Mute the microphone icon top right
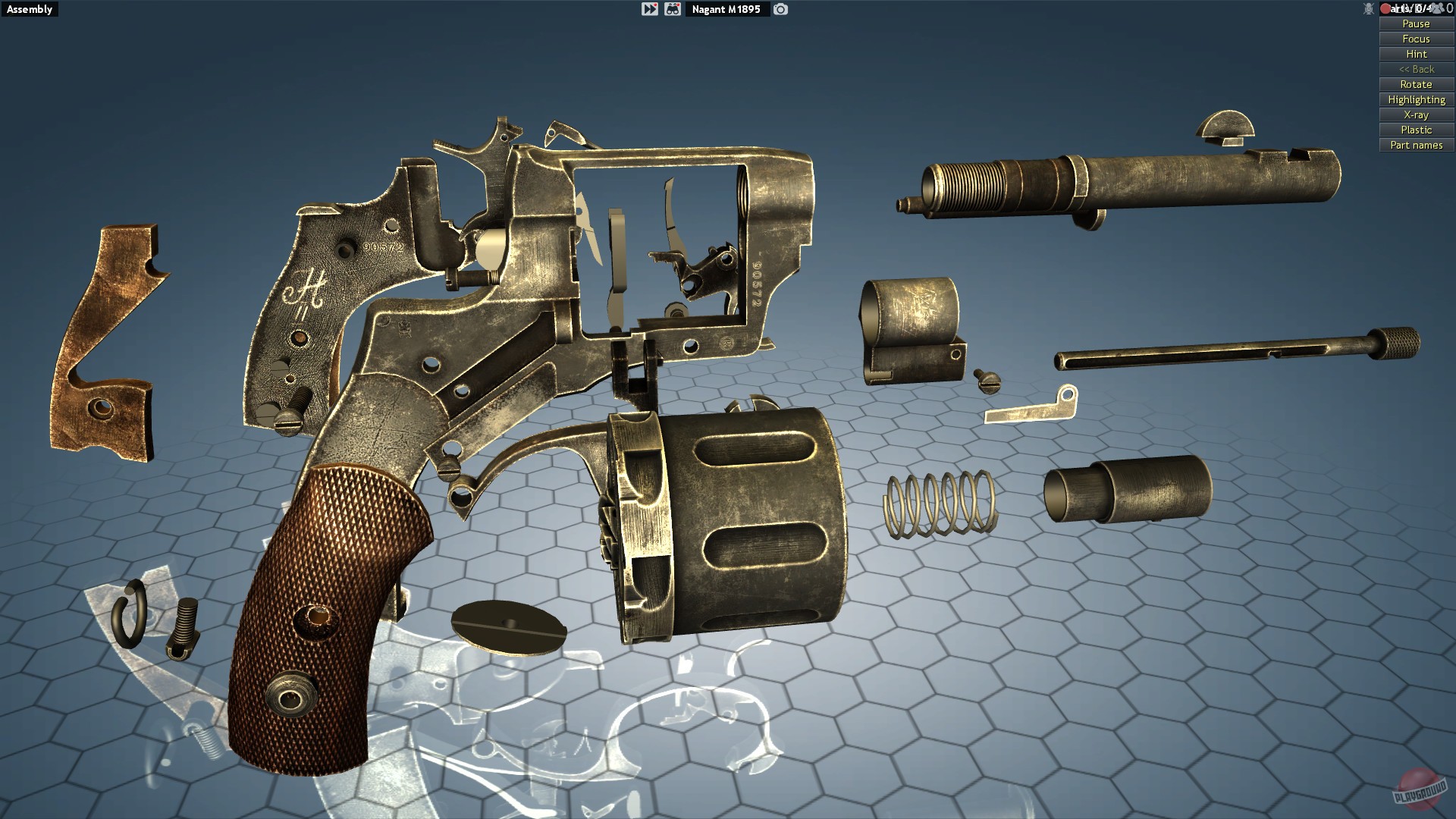 [1368, 8]
